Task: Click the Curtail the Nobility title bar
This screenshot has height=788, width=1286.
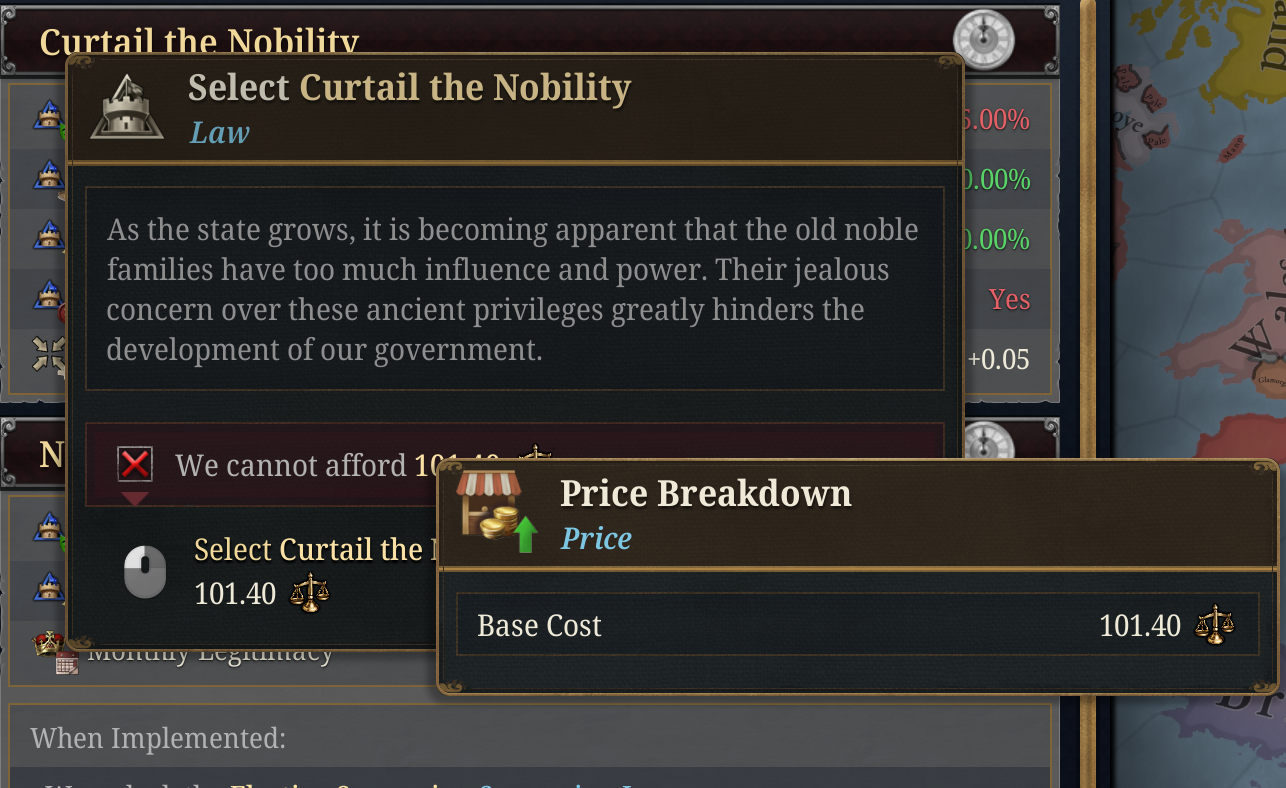Action: pyautogui.click(x=200, y=40)
